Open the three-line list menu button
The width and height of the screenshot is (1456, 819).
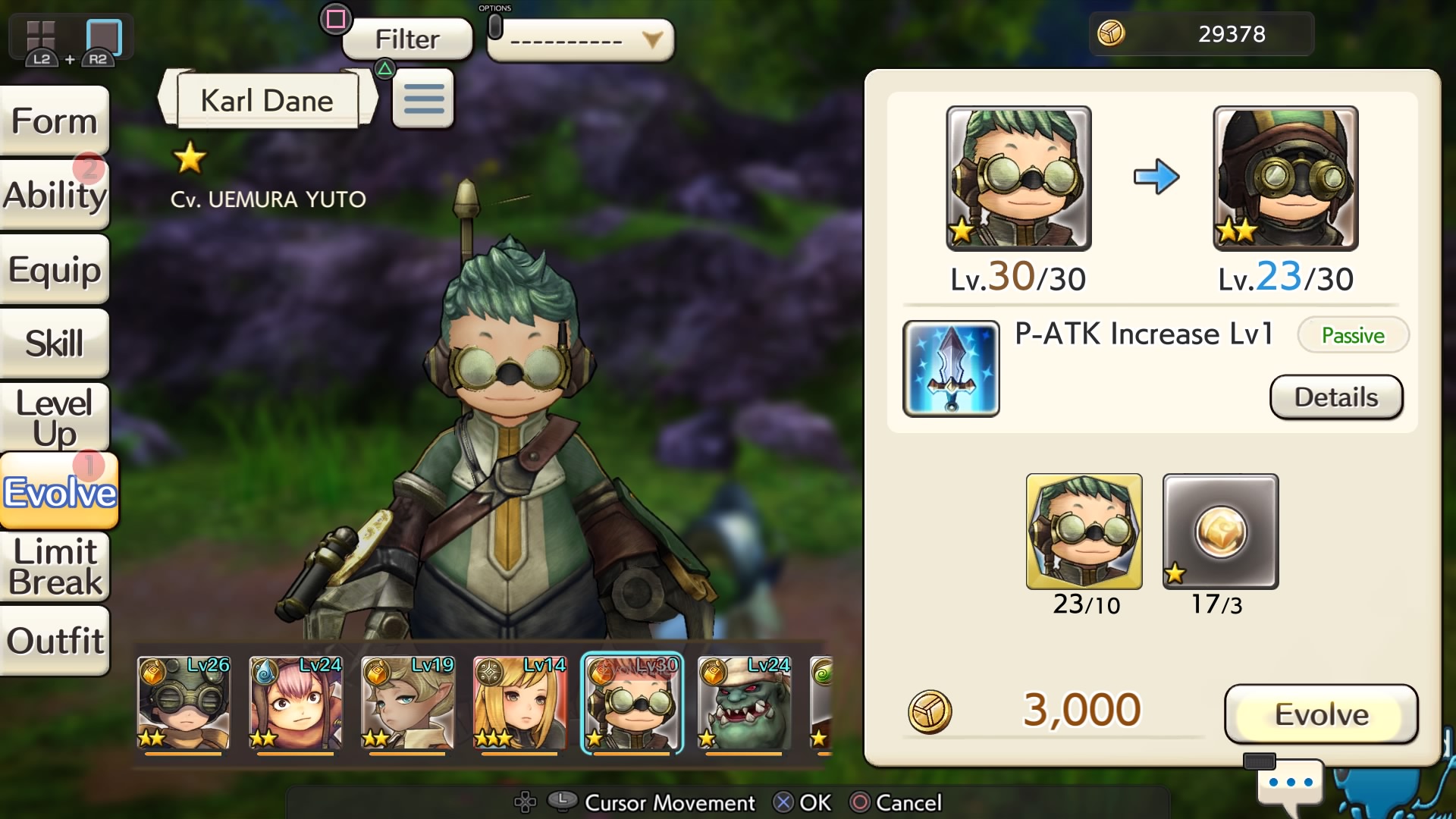coord(423,99)
